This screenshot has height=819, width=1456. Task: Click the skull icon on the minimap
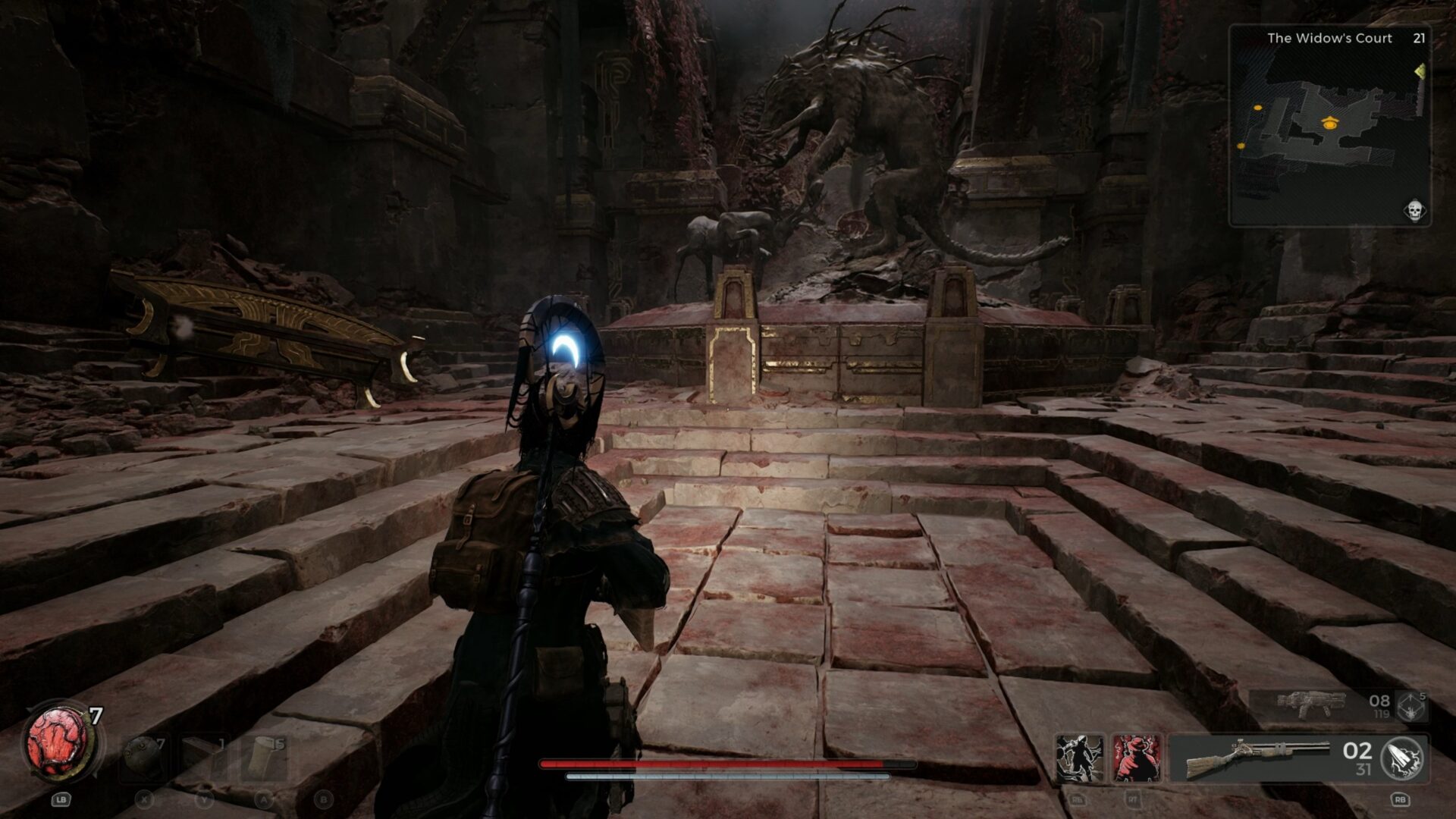coord(1414,210)
